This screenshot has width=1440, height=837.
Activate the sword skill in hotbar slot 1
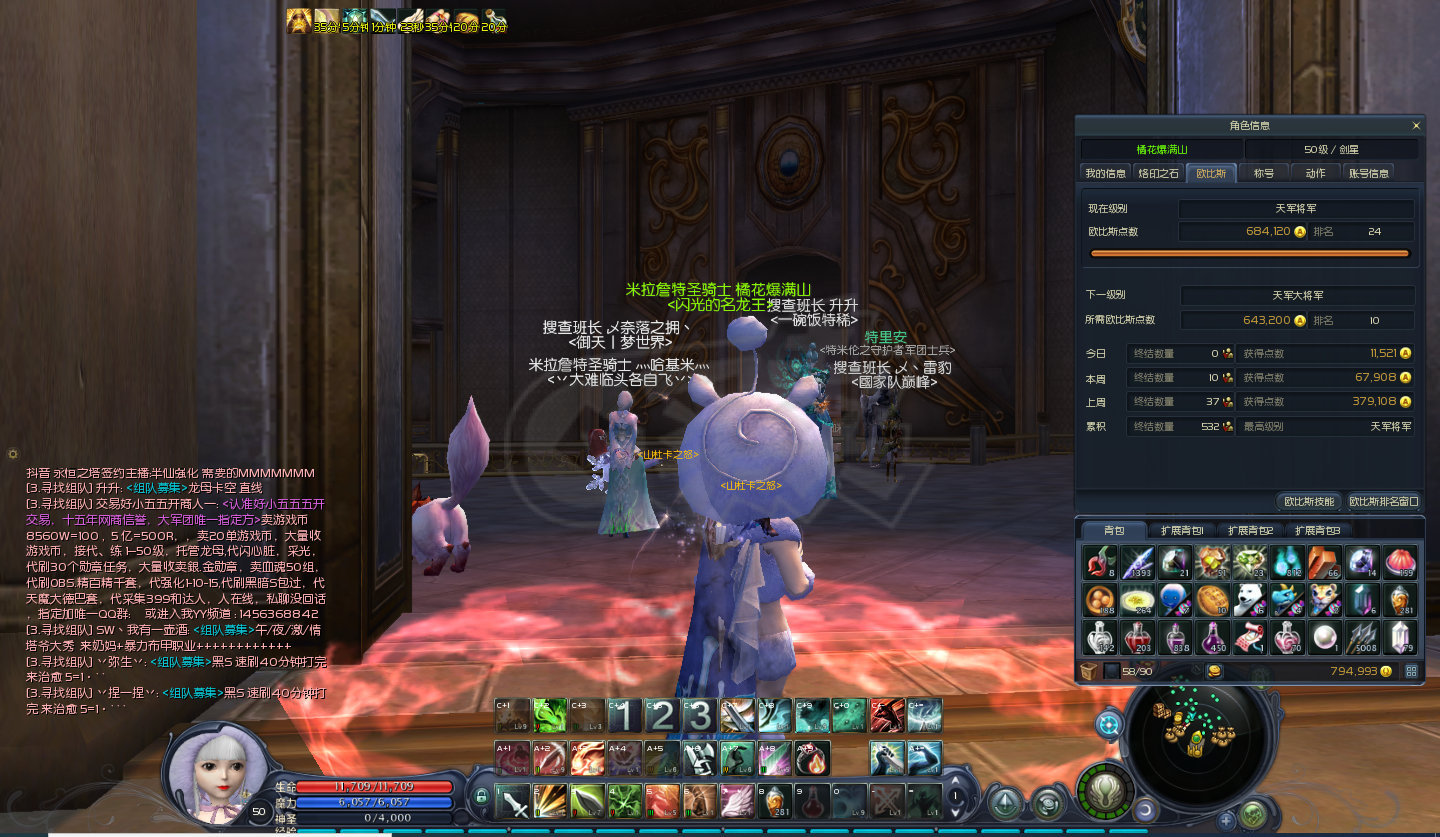point(515,801)
